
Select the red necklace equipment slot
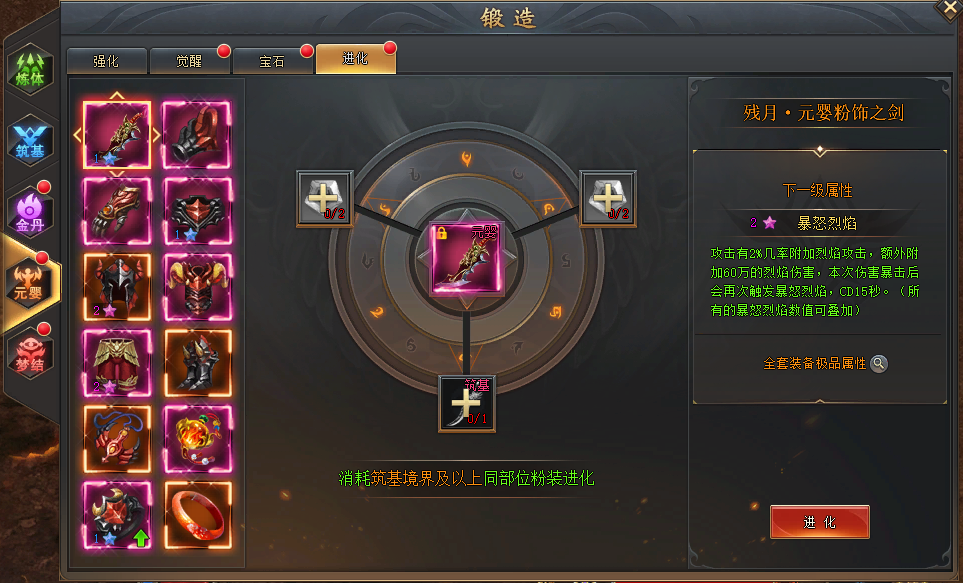point(117,440)
